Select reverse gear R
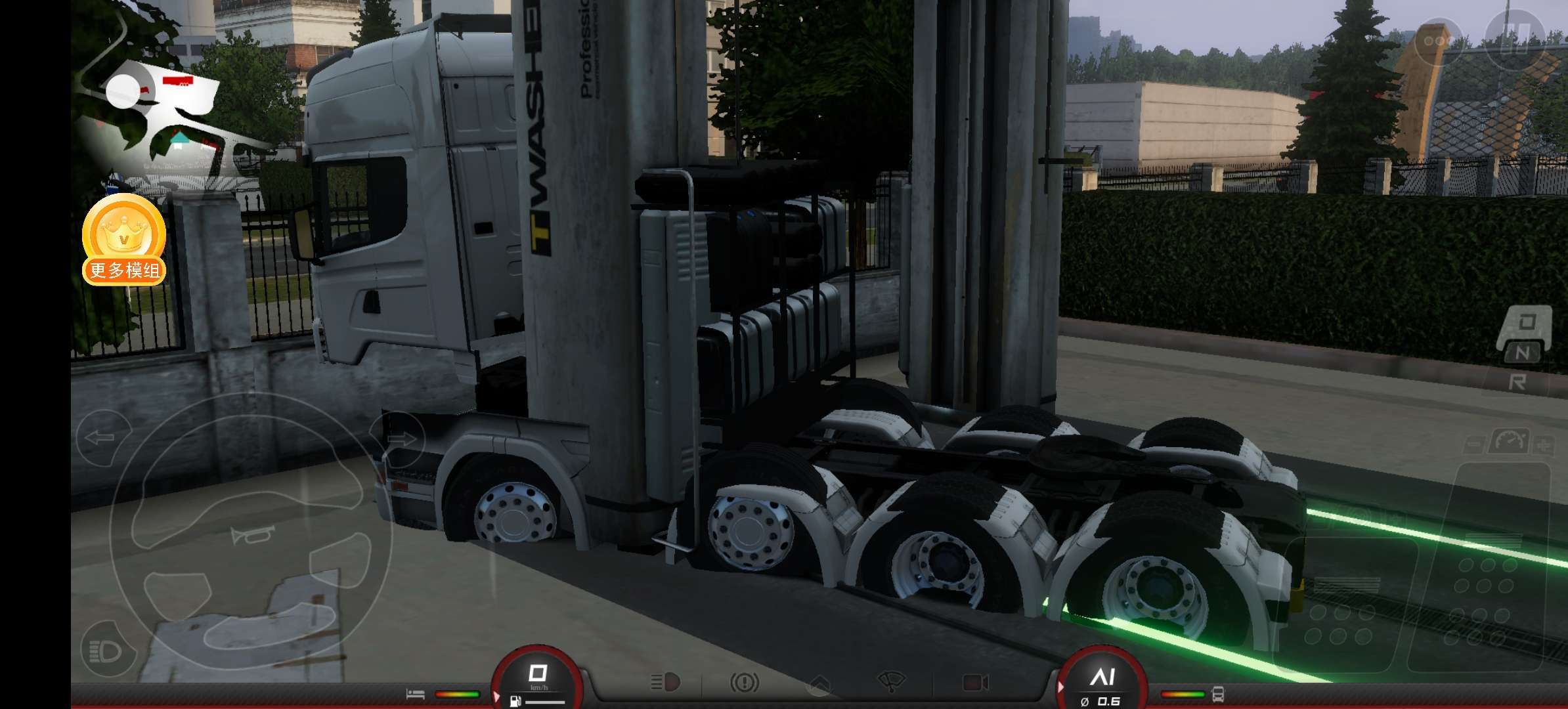 pos(1517,382)
